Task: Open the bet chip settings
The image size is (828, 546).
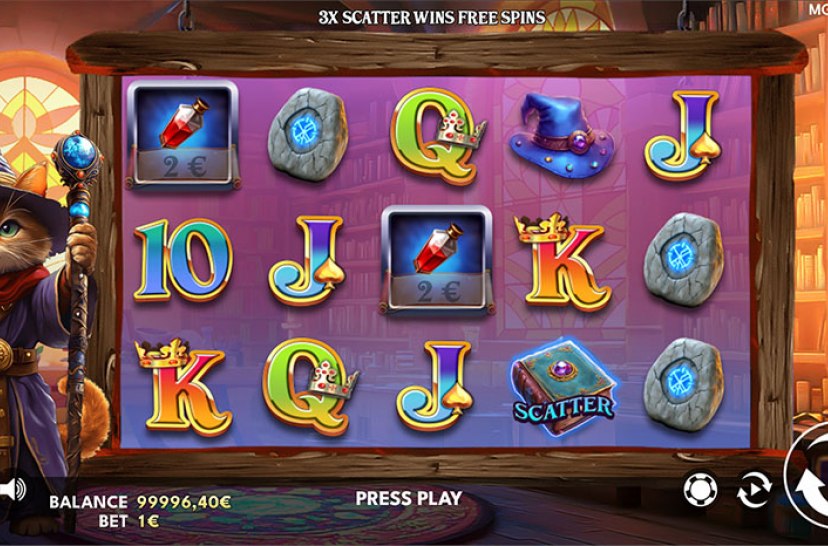Action: point(700,489)
